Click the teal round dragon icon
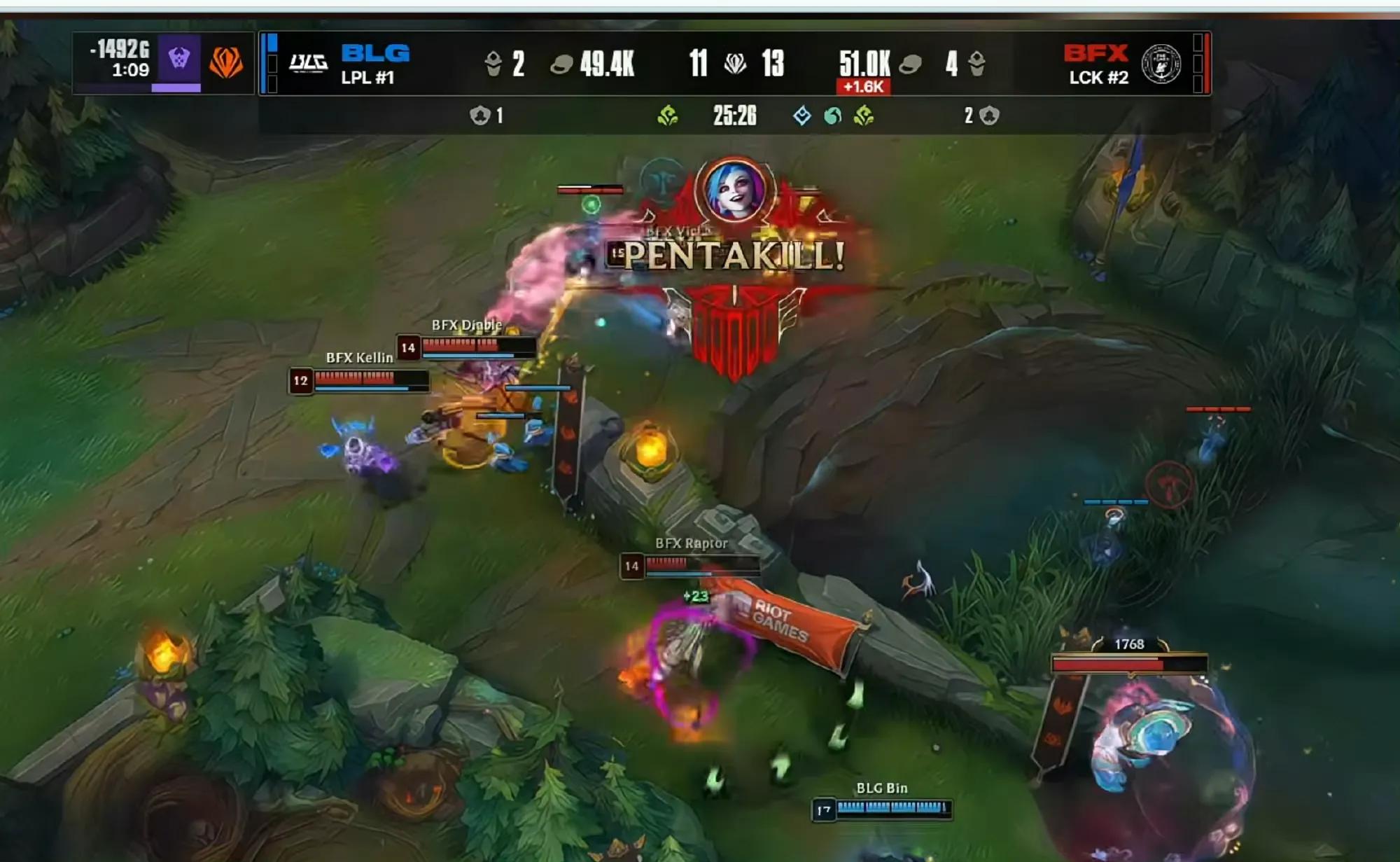The height and width of the screenshot is (862, 1400). click(832, 116)
